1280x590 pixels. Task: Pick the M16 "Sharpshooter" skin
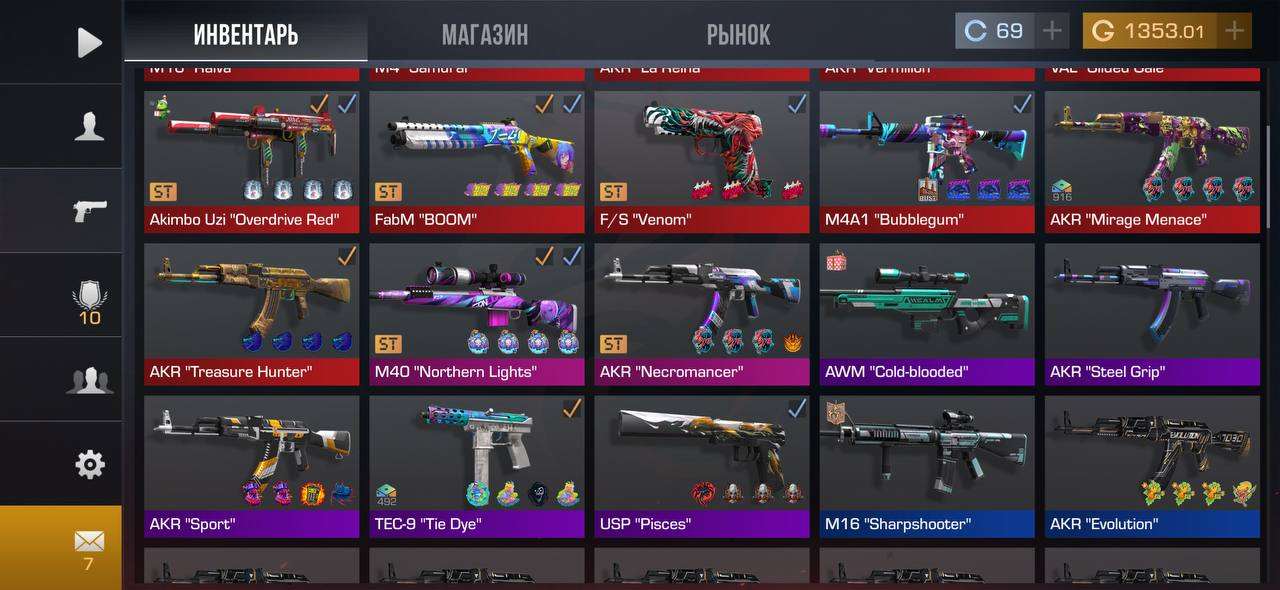point(926,464)
